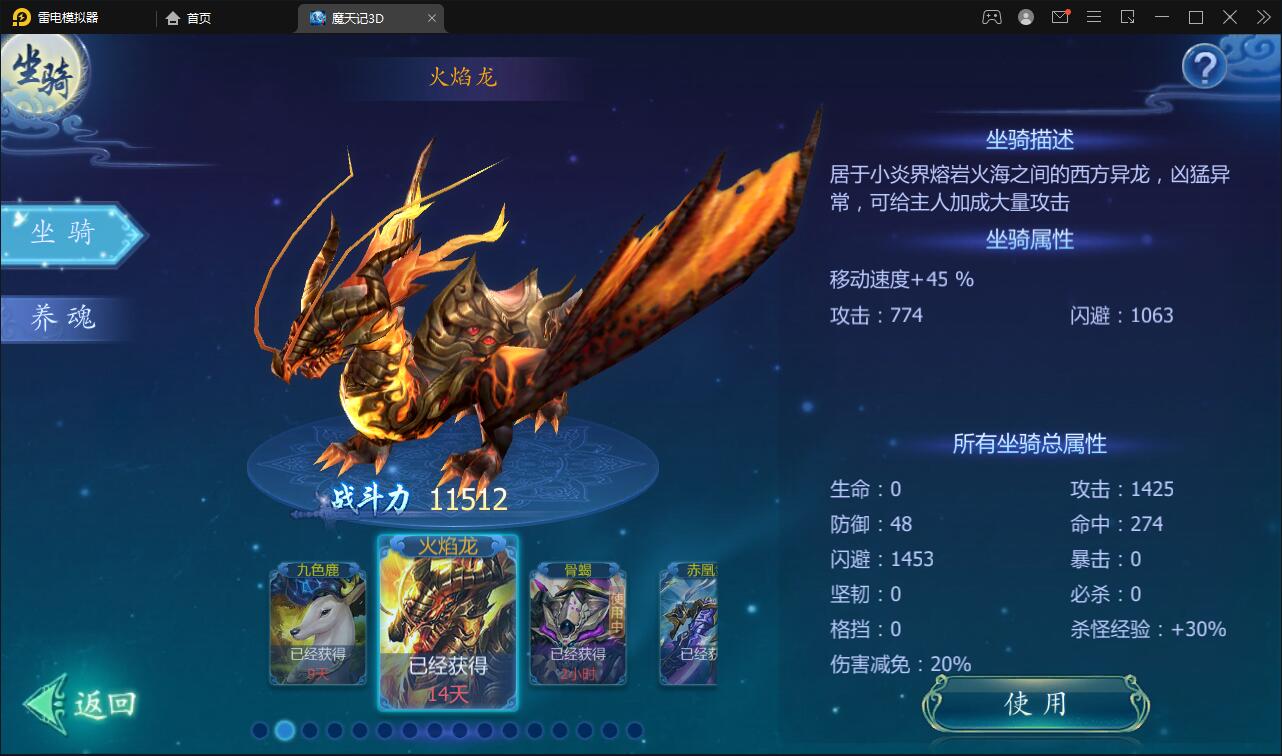Open the 首页 home tab
Screen dimensions: 1282x756
(x=189, y=17)
